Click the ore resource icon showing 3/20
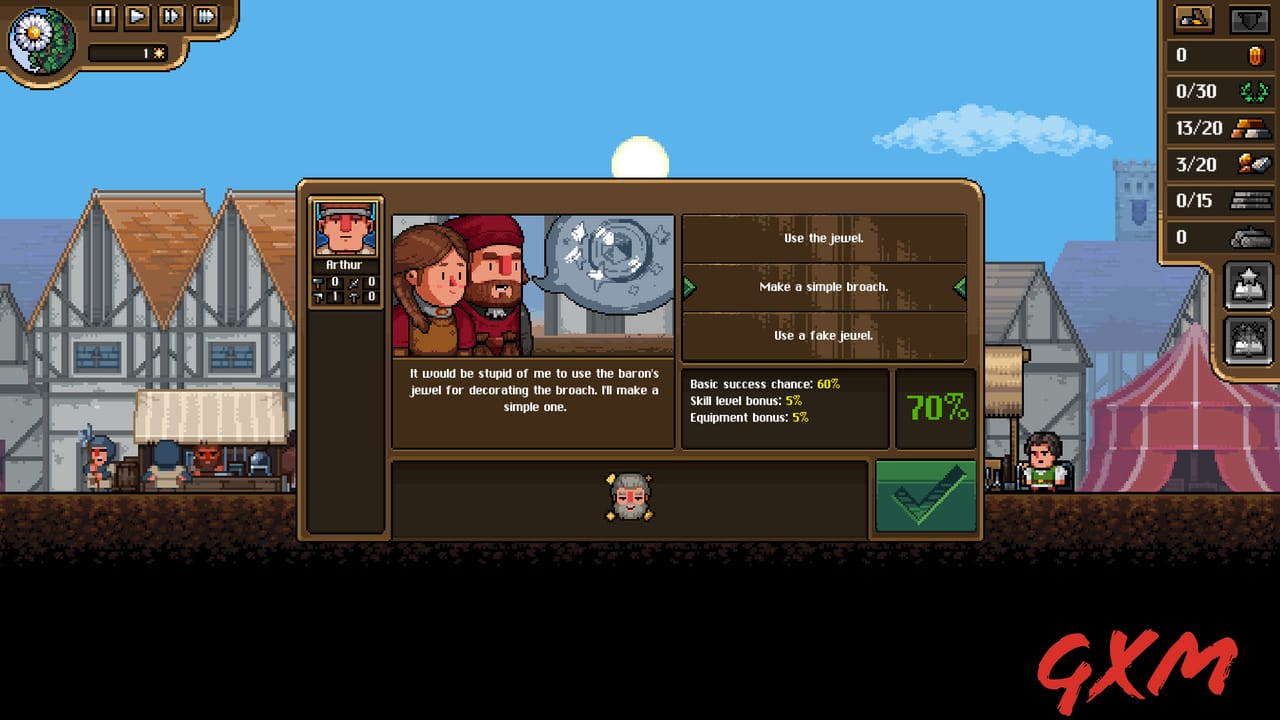The image size is (1280, 720). point(1252,164)
